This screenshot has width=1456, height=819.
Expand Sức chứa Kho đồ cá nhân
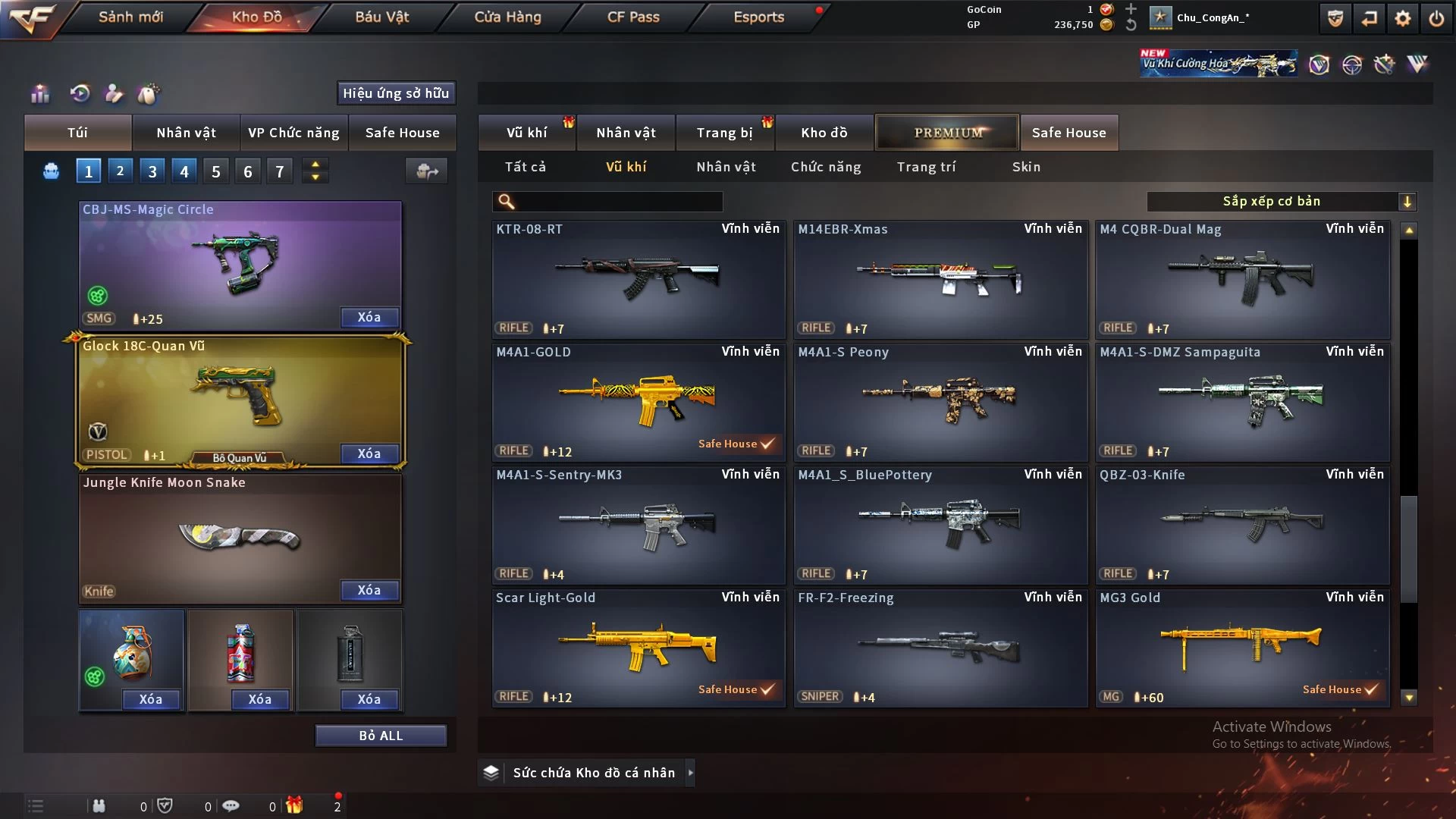(x=594, y=773)
